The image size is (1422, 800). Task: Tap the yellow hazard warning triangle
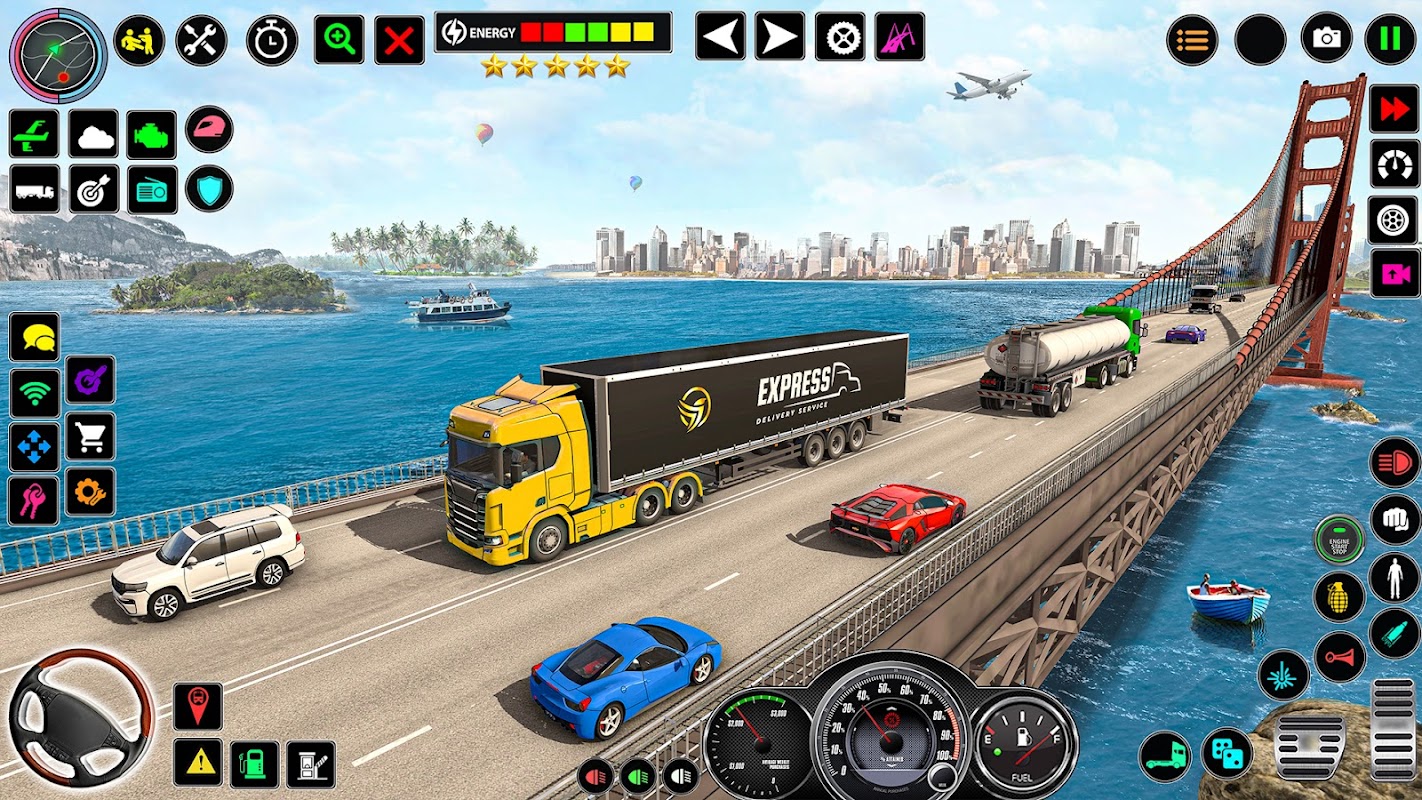pyautogui.click(x=198, y=763)
